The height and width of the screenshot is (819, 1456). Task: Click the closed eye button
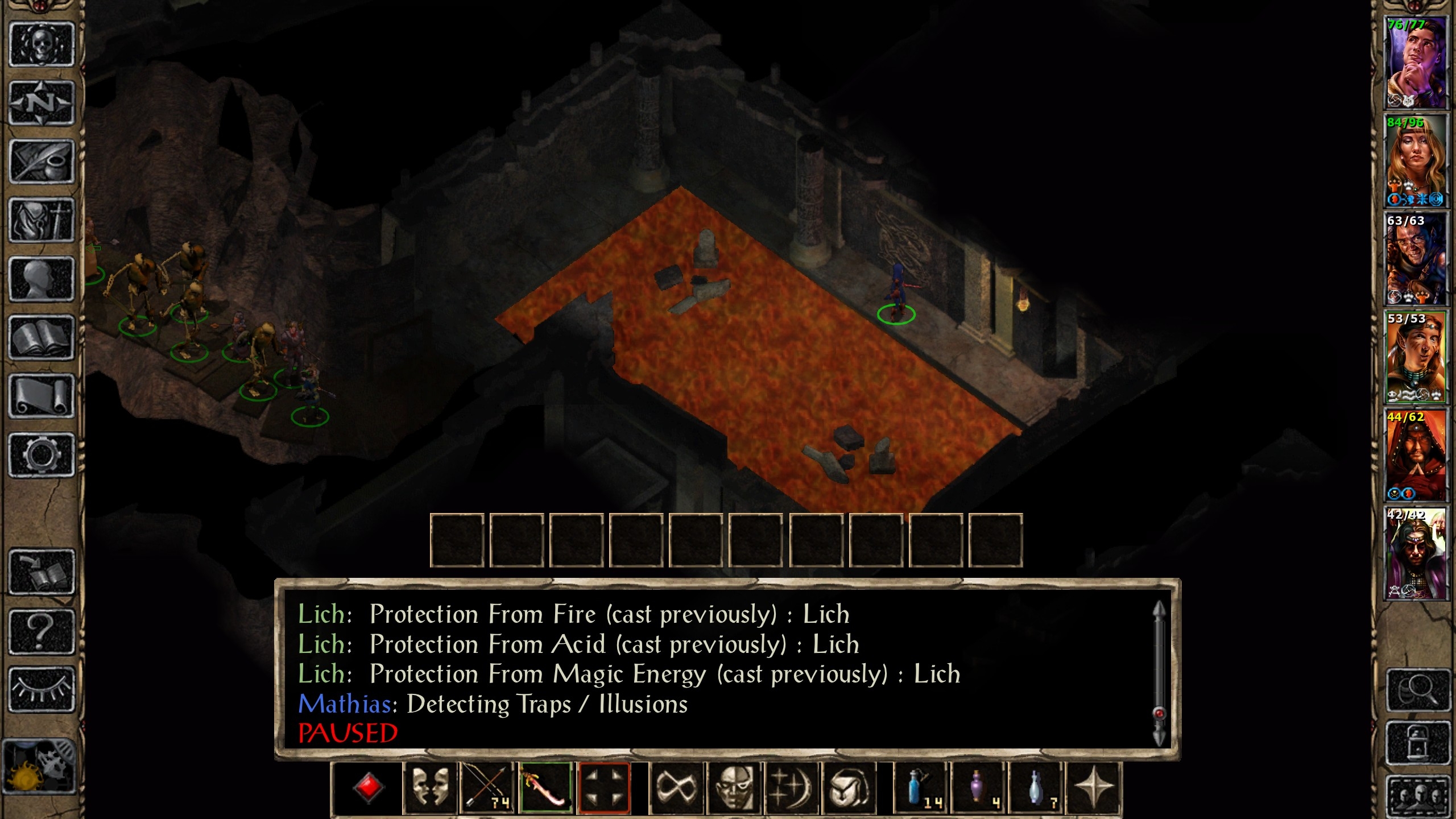(42, 689)
